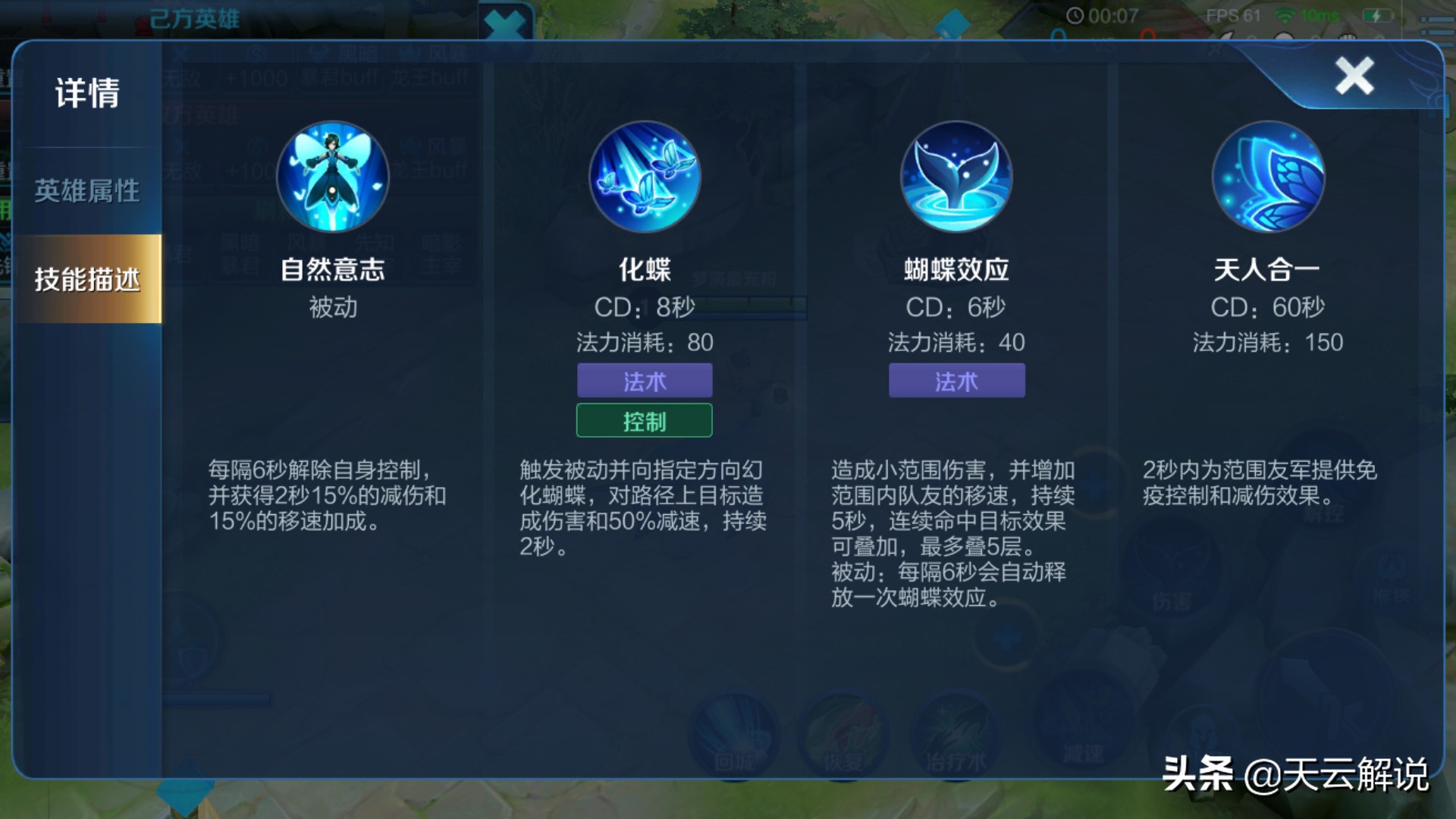Close the 详情 panel with the X button

1353,74
